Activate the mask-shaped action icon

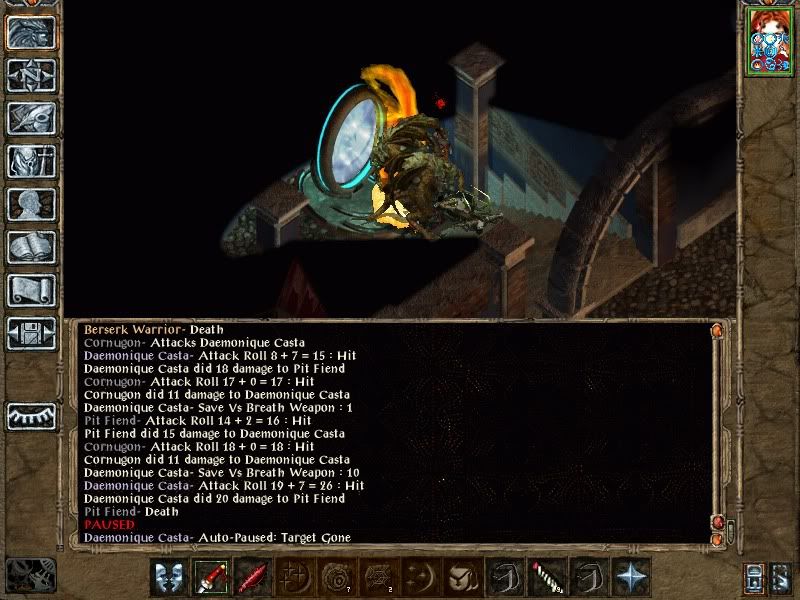point(169,577)
